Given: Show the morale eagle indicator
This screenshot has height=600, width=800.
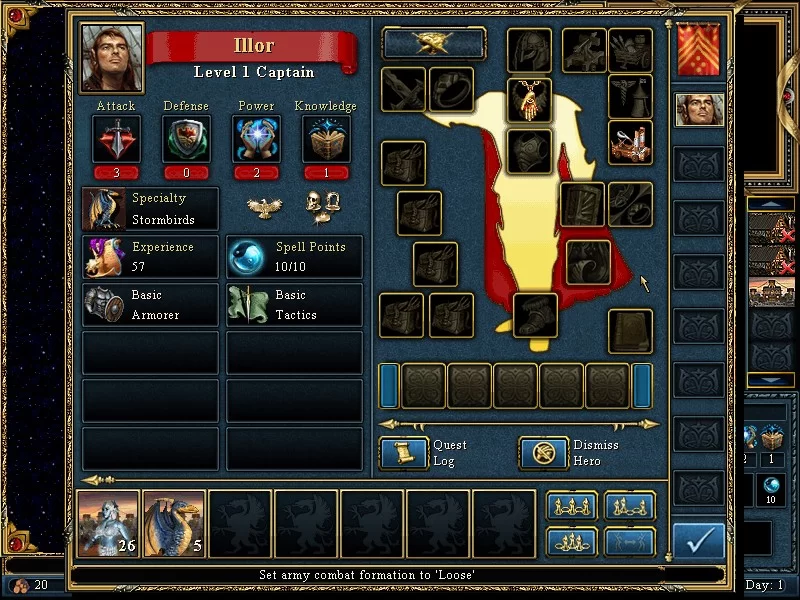Looking at the screenshot, I should pyautogui.click(x=264, y=207).
